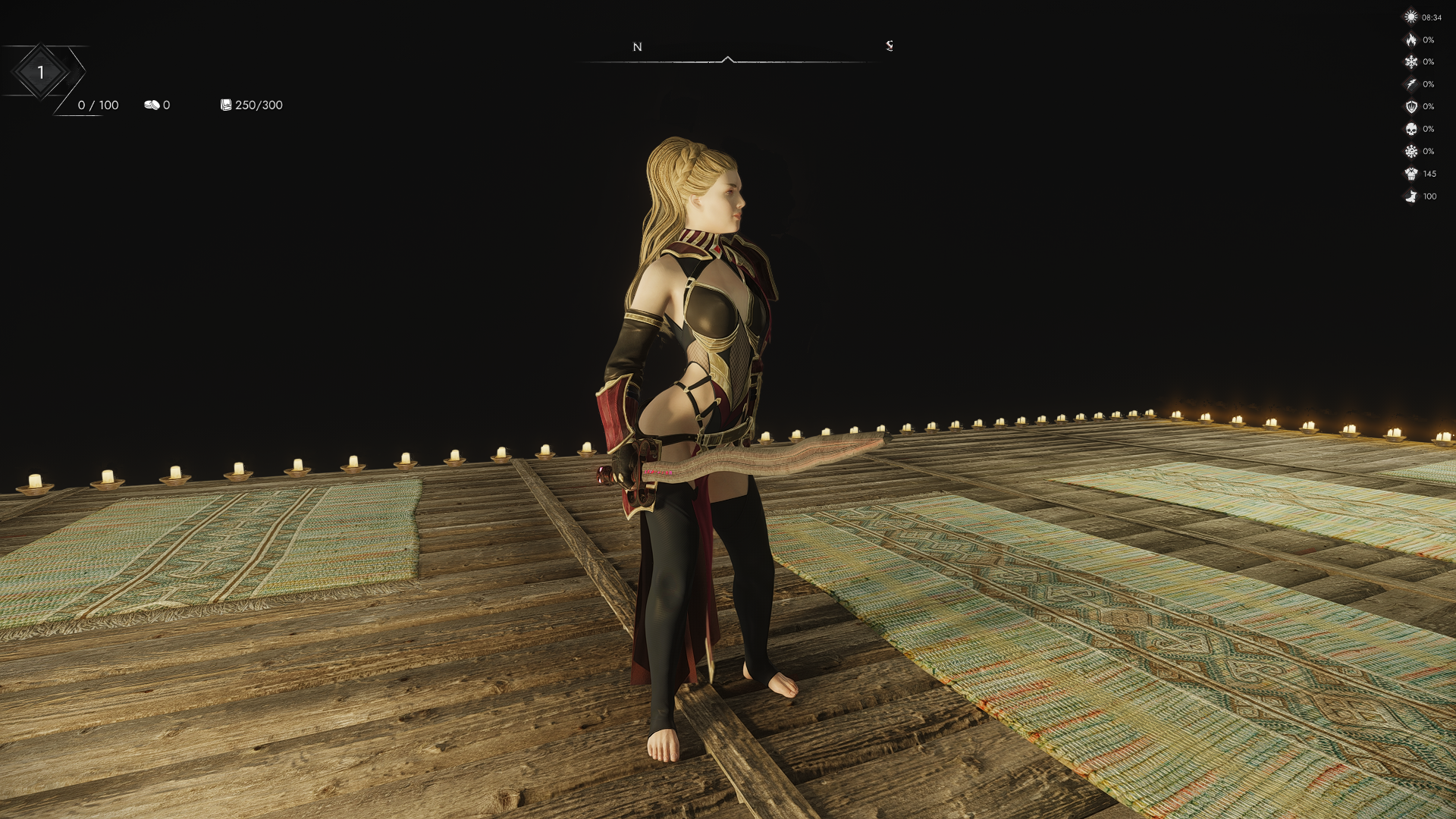Click the lower snowflake status icon showing 0%
Screen dimensions: 1456x819
coord(1411,151)
